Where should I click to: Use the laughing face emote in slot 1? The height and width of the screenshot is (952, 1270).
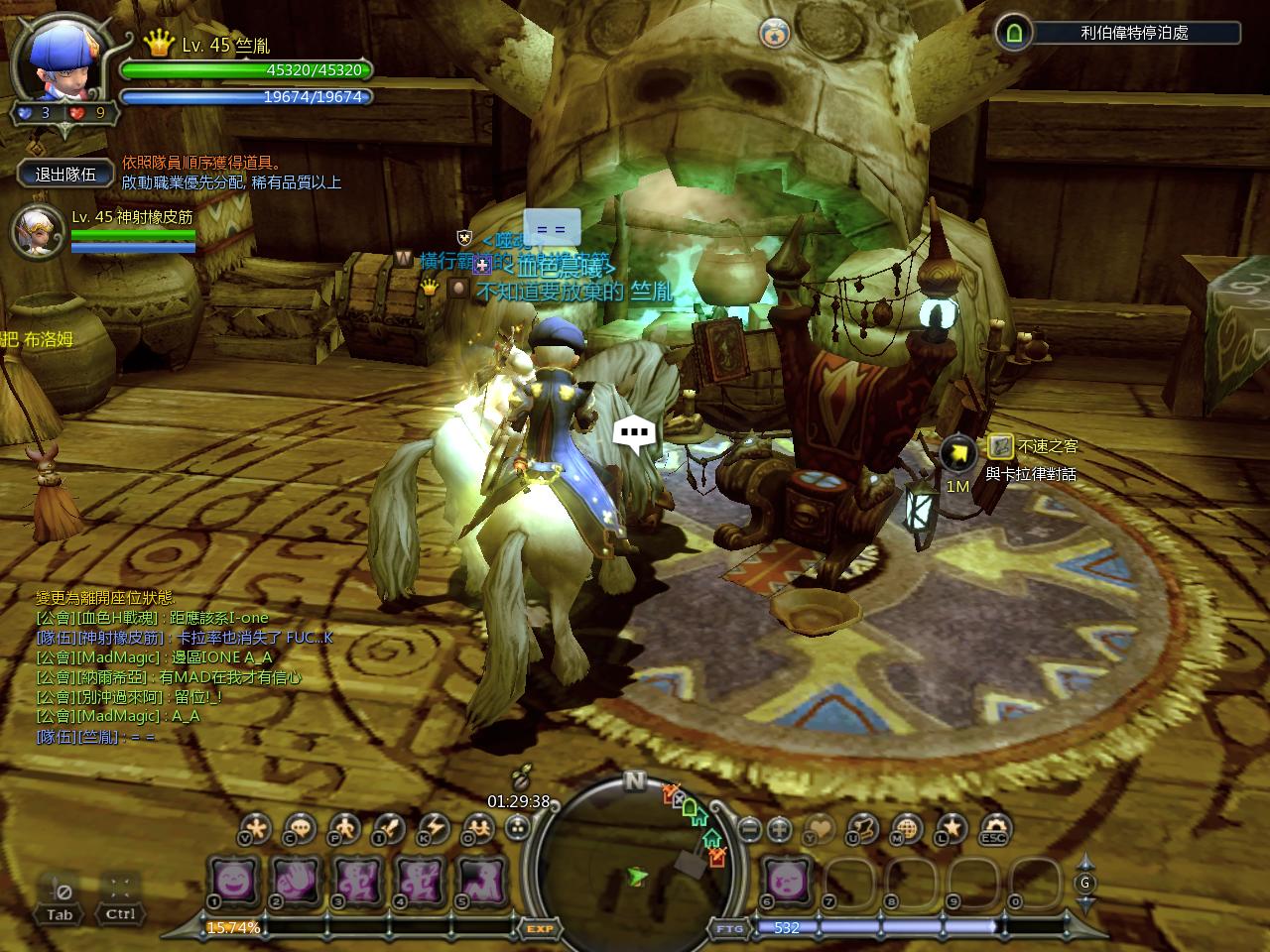click(233, 880)
